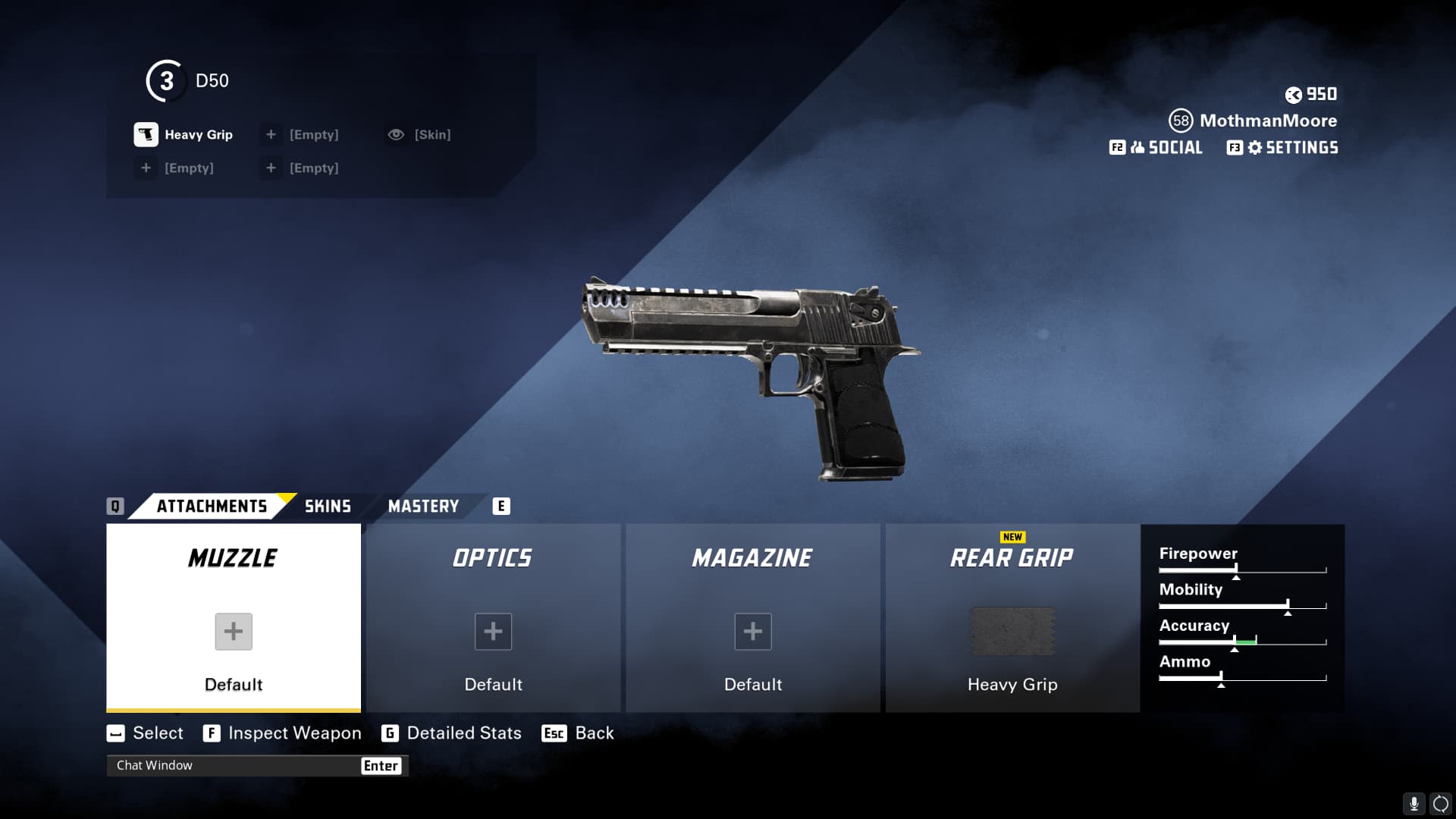Open the Rear Grip slot with Heavy Grip
This screenshot has width=1456, height=819.
pyautogui.click(x=1012, y=618)
